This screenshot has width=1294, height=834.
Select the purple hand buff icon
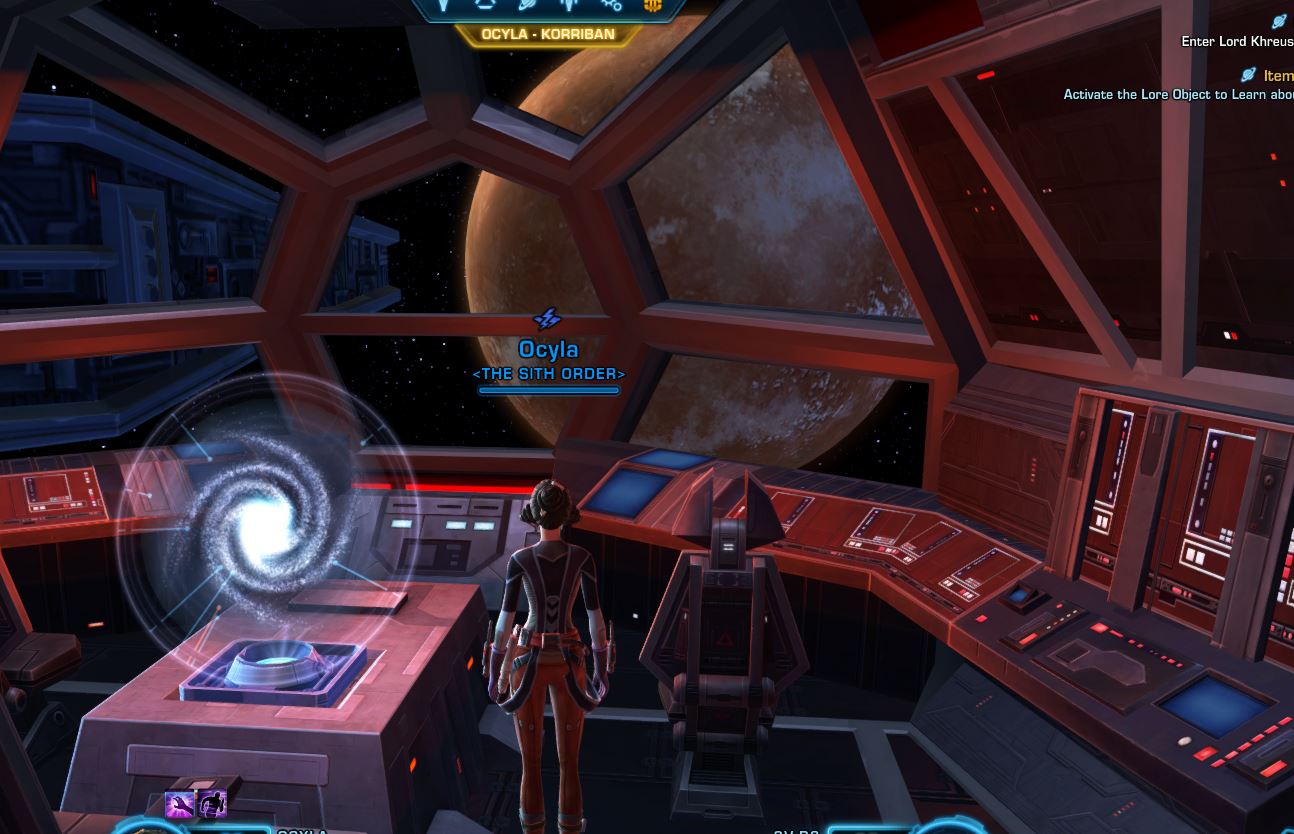click(x=180, y=804)
